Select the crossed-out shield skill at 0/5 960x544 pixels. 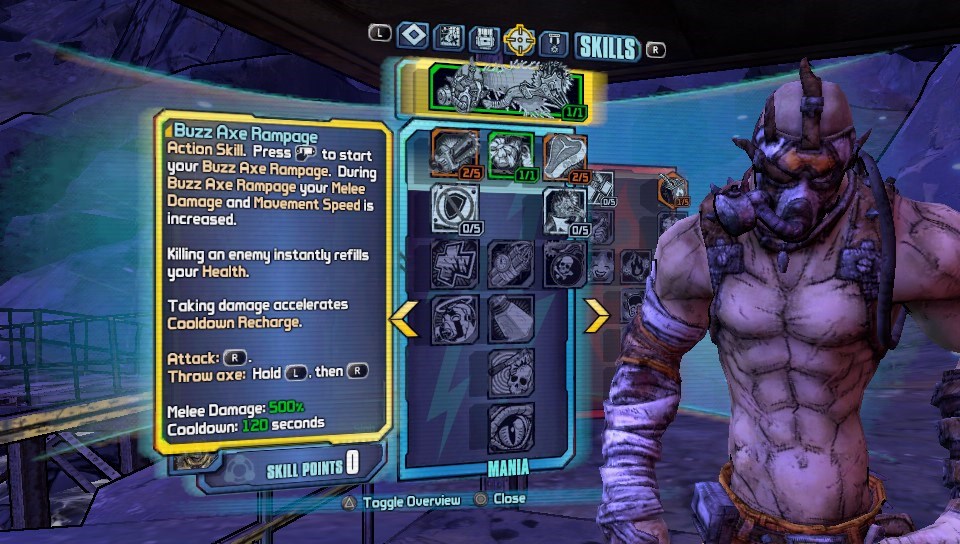point(455,208)
